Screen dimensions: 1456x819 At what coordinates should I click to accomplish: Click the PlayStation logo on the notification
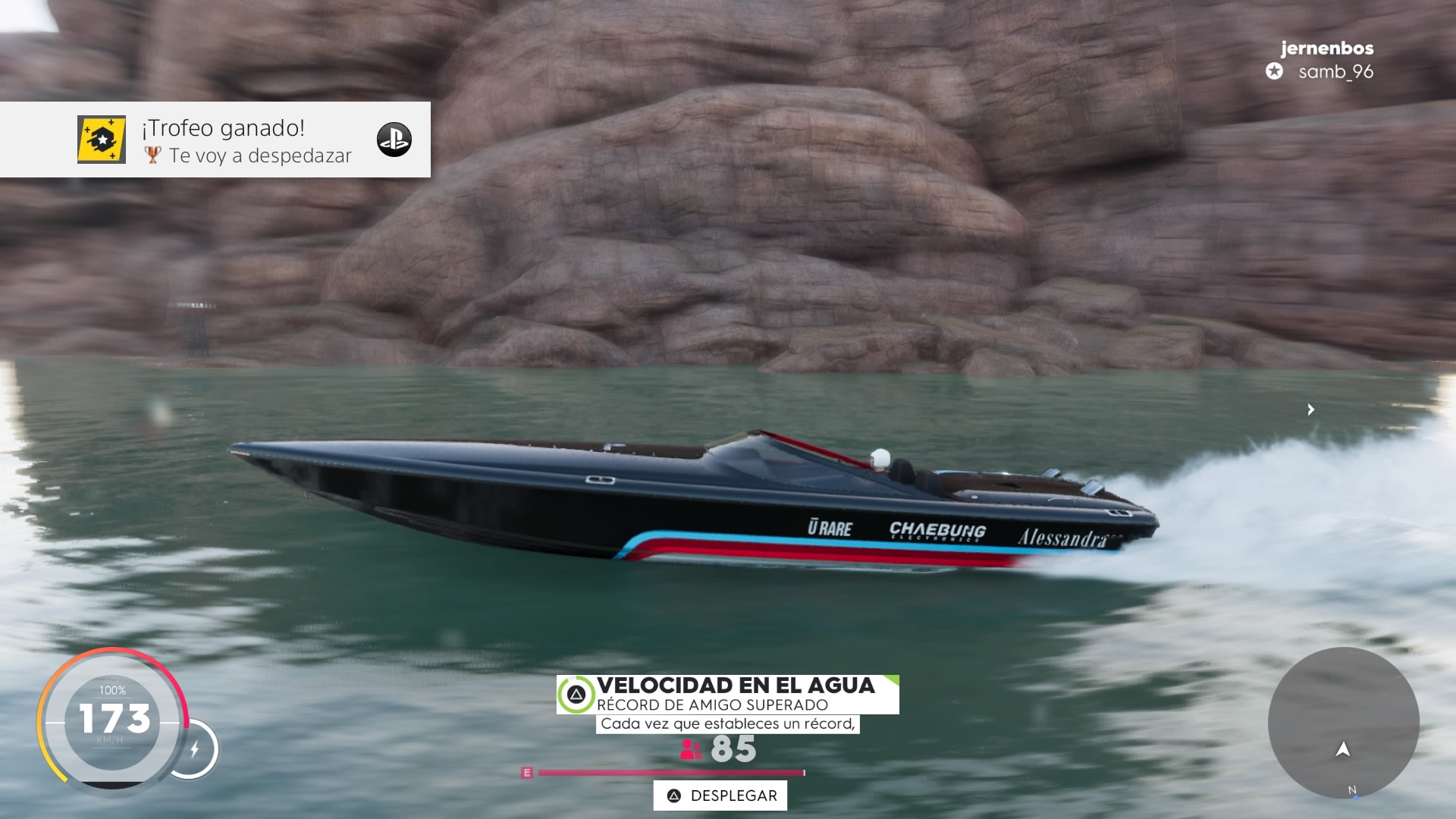394,140
